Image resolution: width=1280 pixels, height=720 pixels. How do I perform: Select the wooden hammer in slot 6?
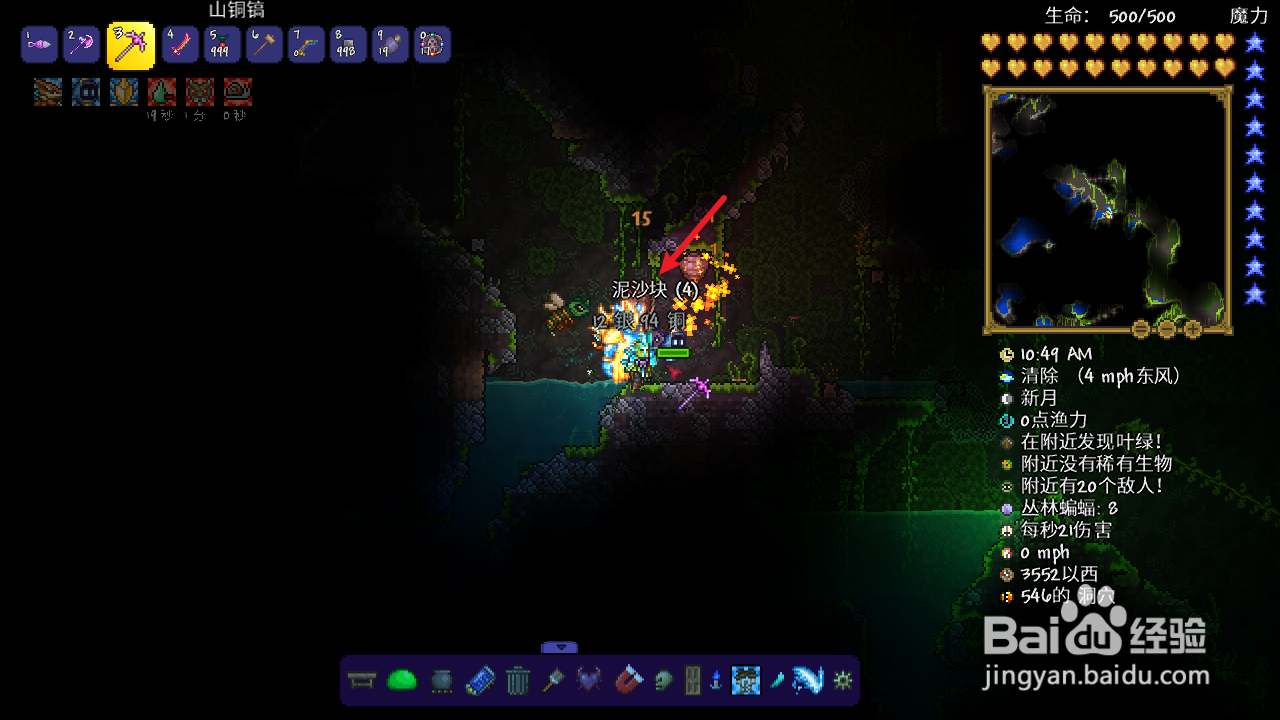(x=265, y=44)
